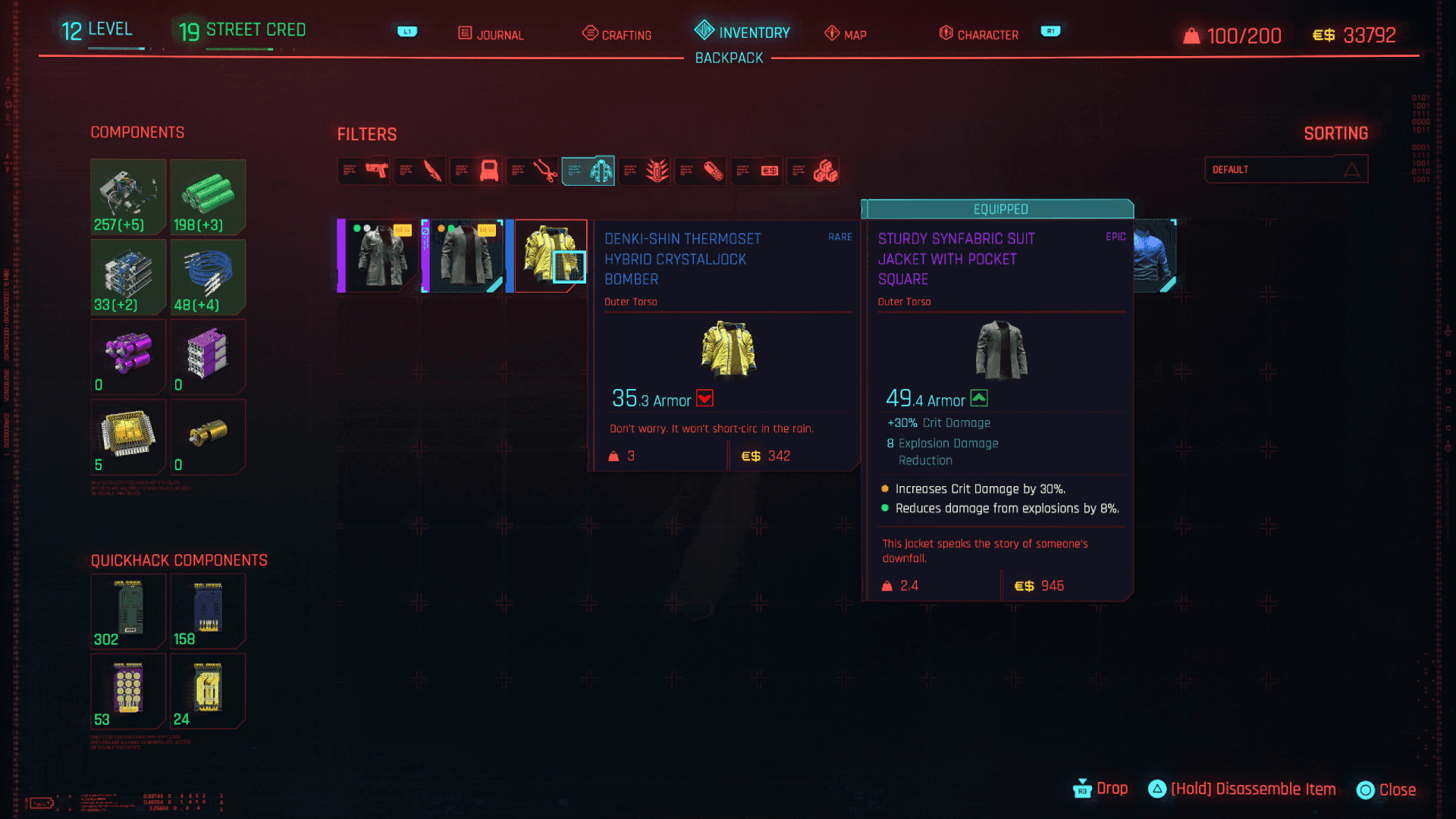Close the inventory screen
This screenshot has width=1456, height=819.
tap(1386, 789)
